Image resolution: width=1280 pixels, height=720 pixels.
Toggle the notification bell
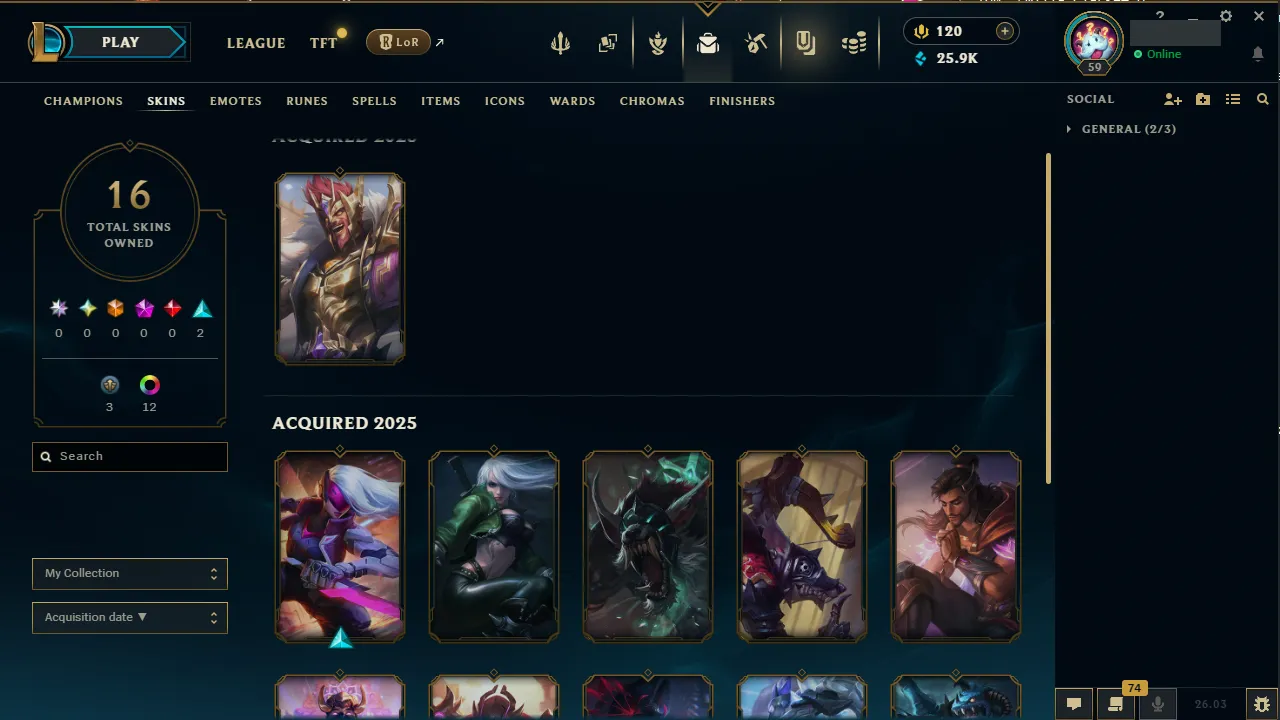pyautogui.click(x=1258, y=54)
